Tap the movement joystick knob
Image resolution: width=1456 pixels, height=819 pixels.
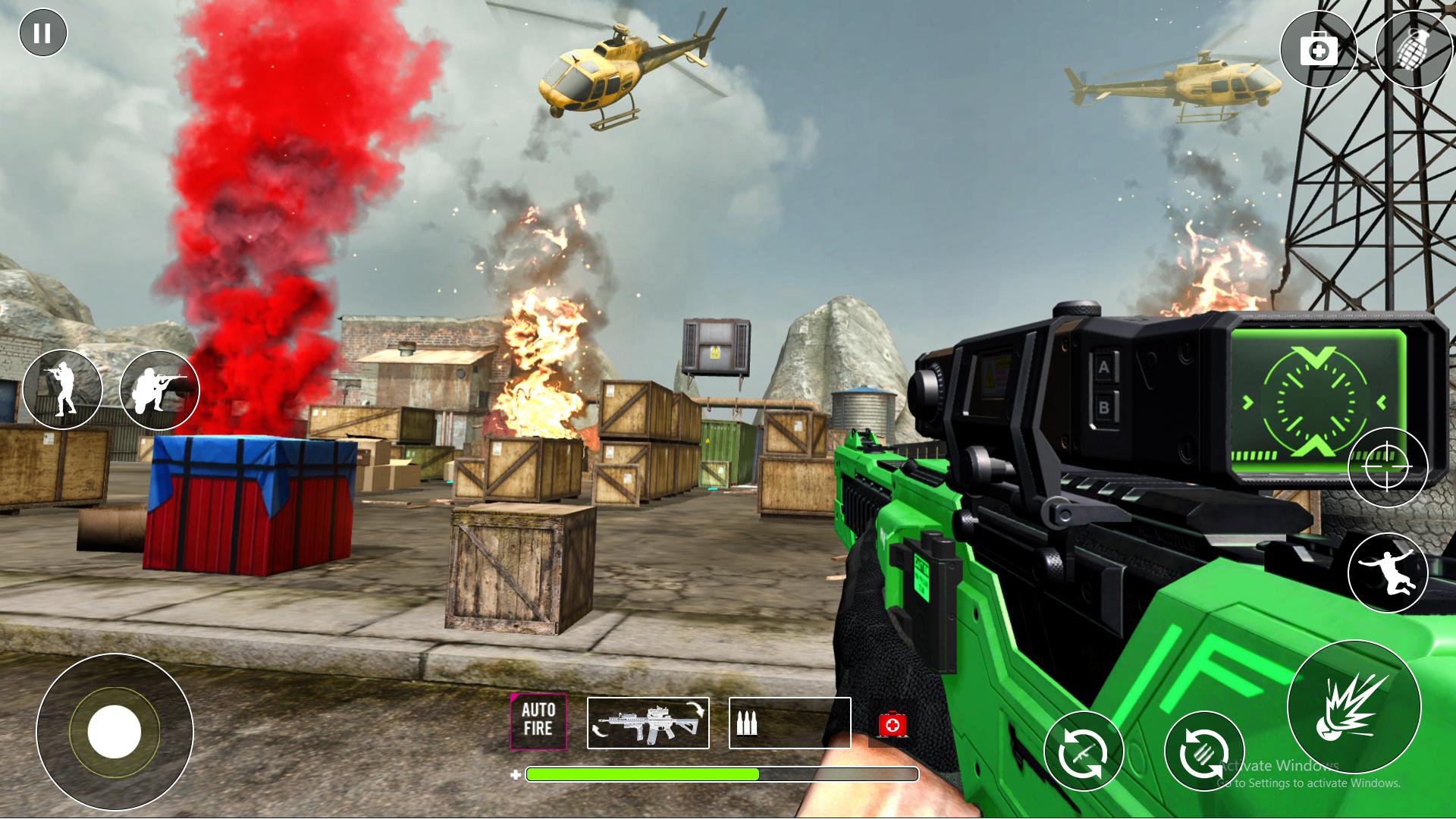(x=115, y=732)
